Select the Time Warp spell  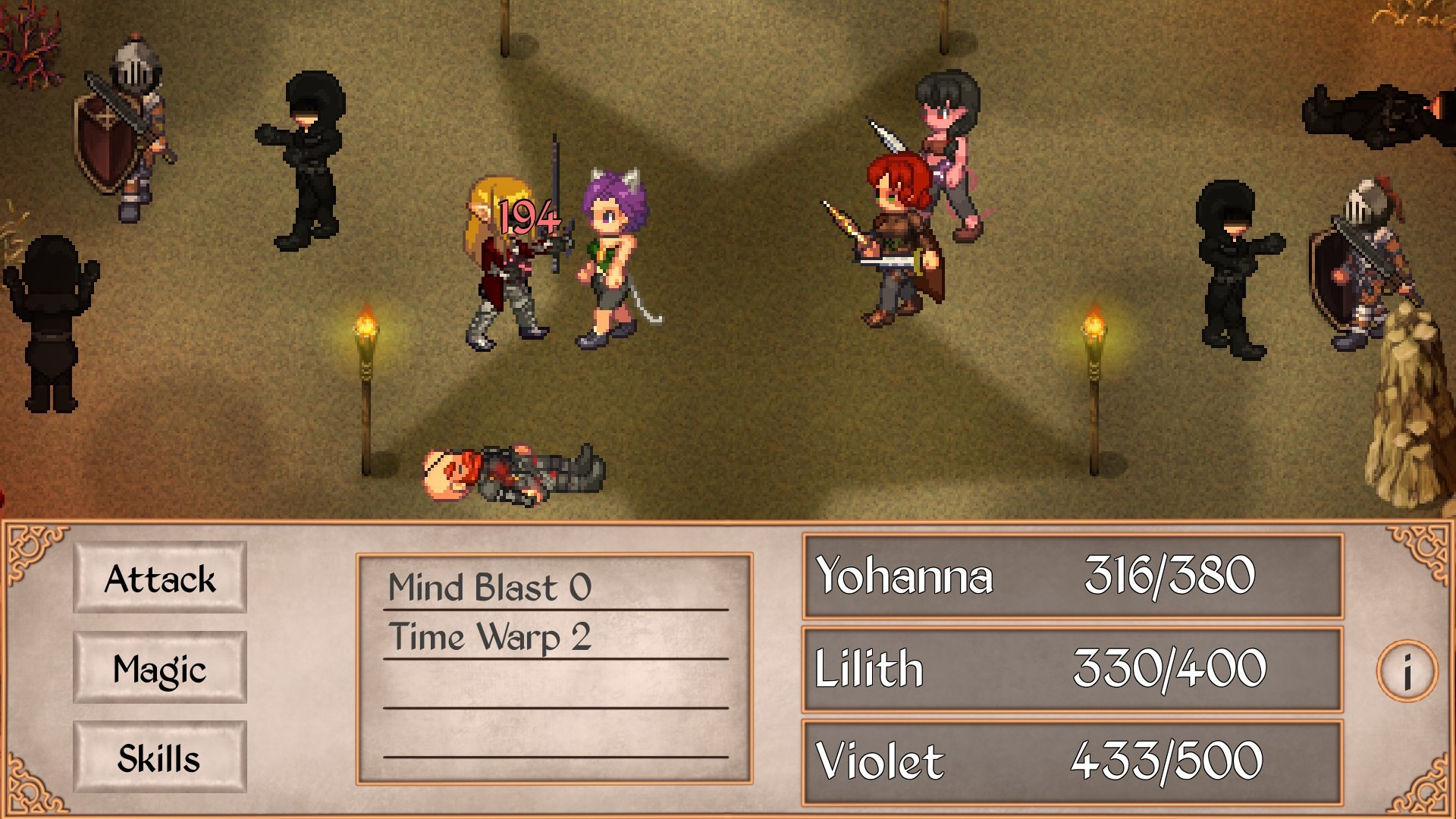click(490, 636)
